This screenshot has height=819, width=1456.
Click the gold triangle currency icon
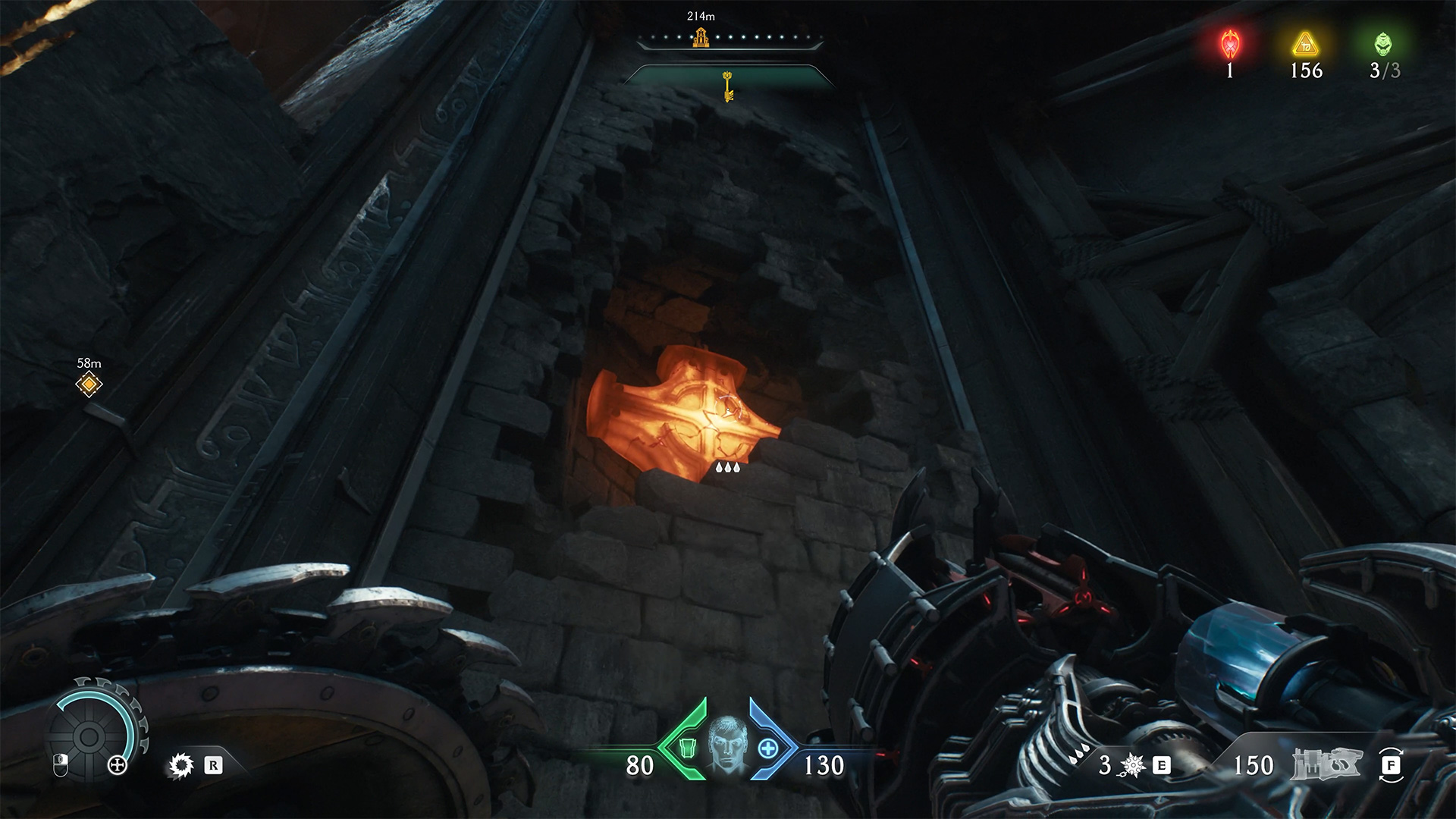click(1306, 44)
